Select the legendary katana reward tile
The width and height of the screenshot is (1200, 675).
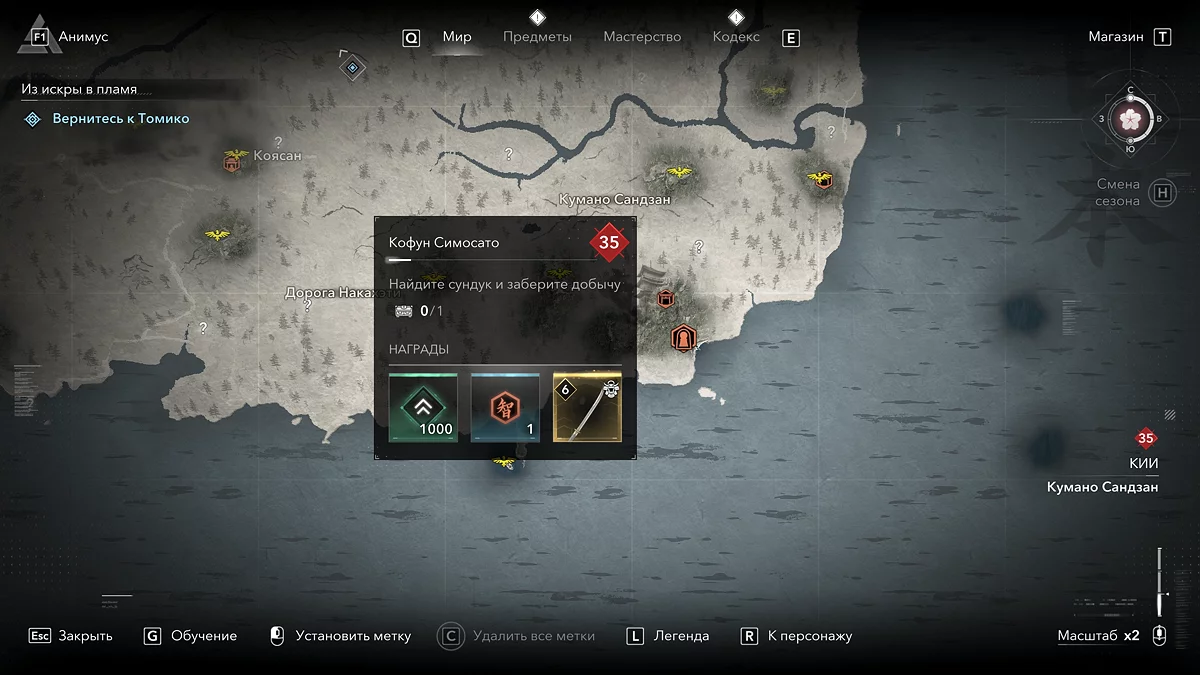pyautogui.click(x=587, y=408)
